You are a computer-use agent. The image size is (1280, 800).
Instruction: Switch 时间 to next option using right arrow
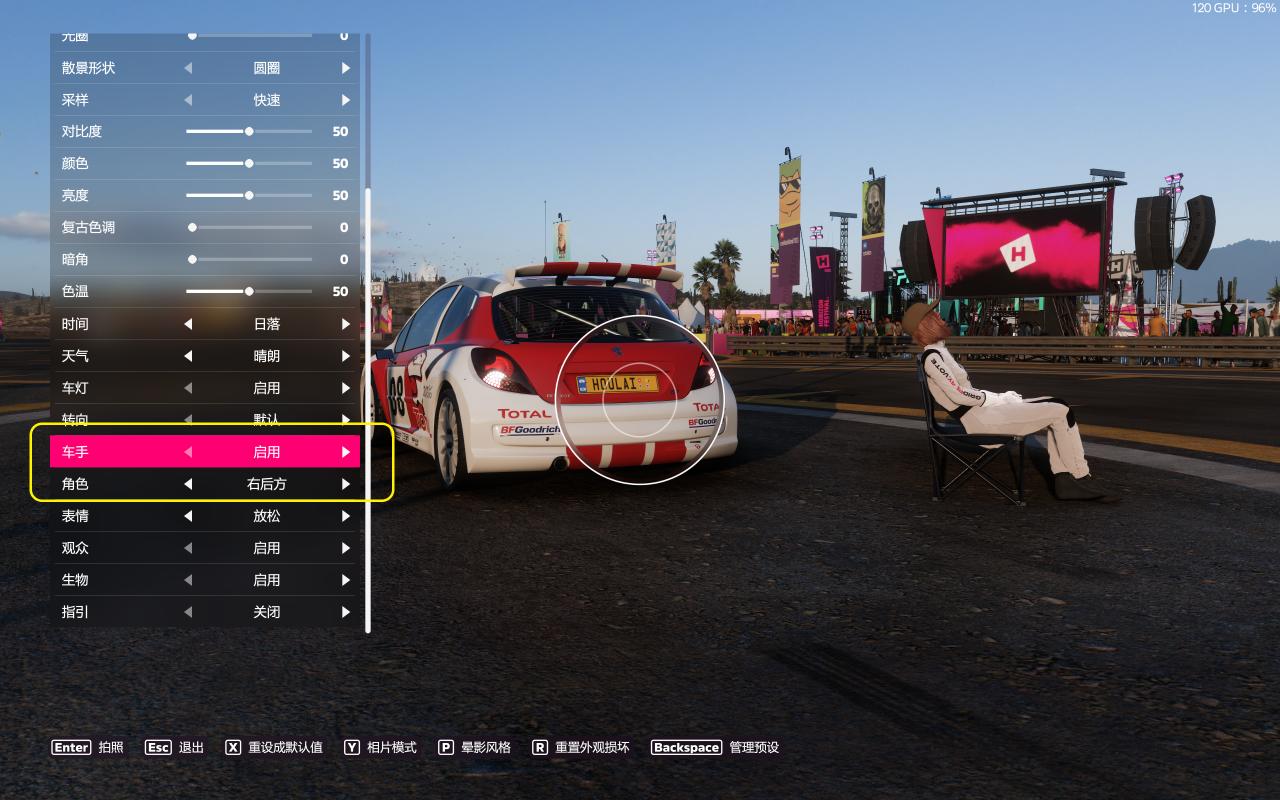(346, 324)
